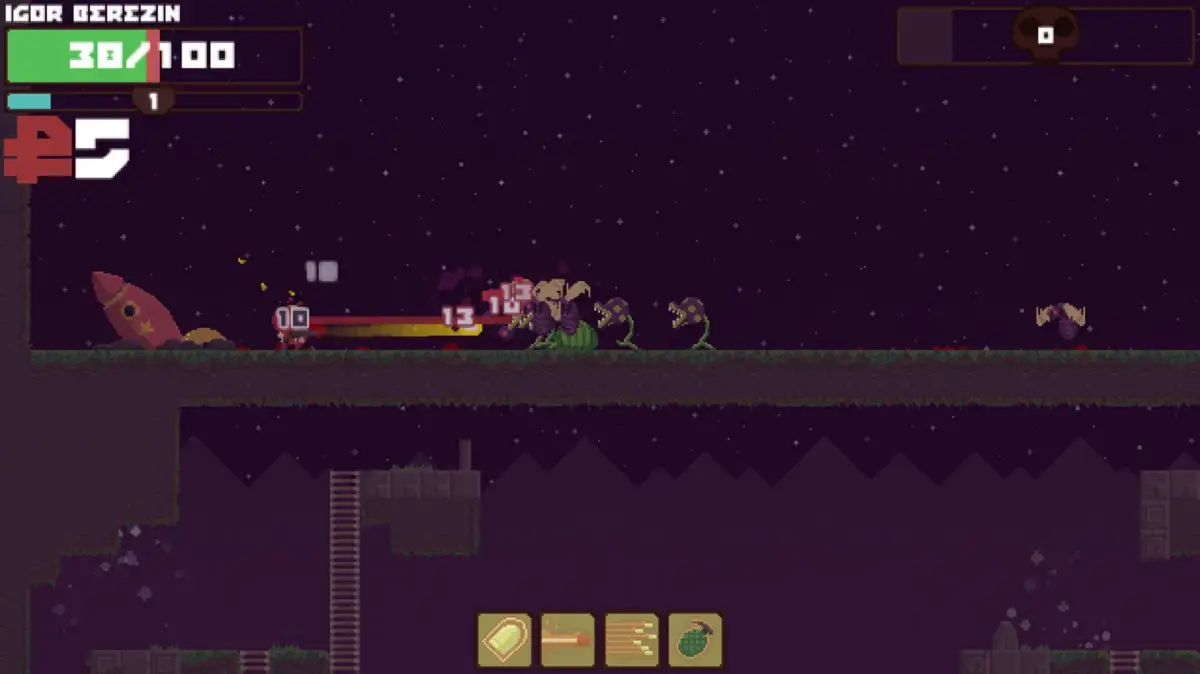Use the rapid bullet barrage ability

(x=632, y=640)
